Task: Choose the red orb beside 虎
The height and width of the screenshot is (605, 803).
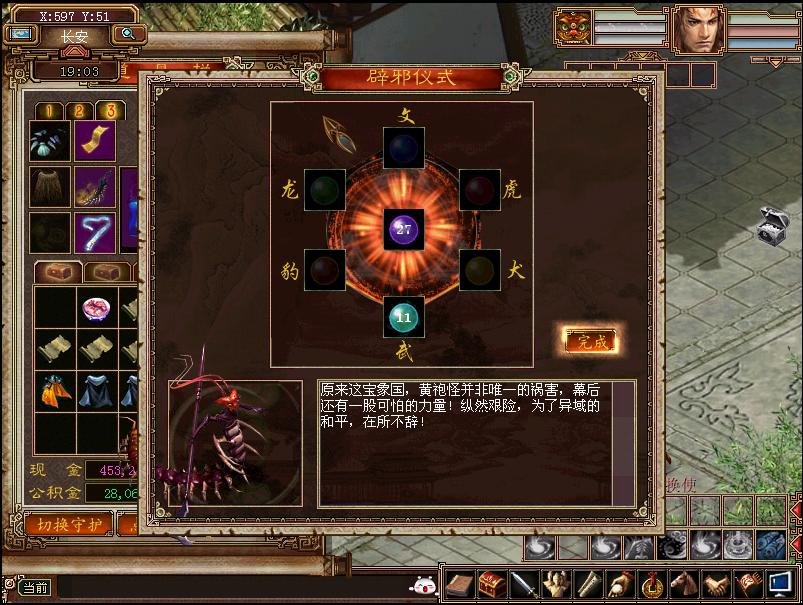Action: [480, 189]
